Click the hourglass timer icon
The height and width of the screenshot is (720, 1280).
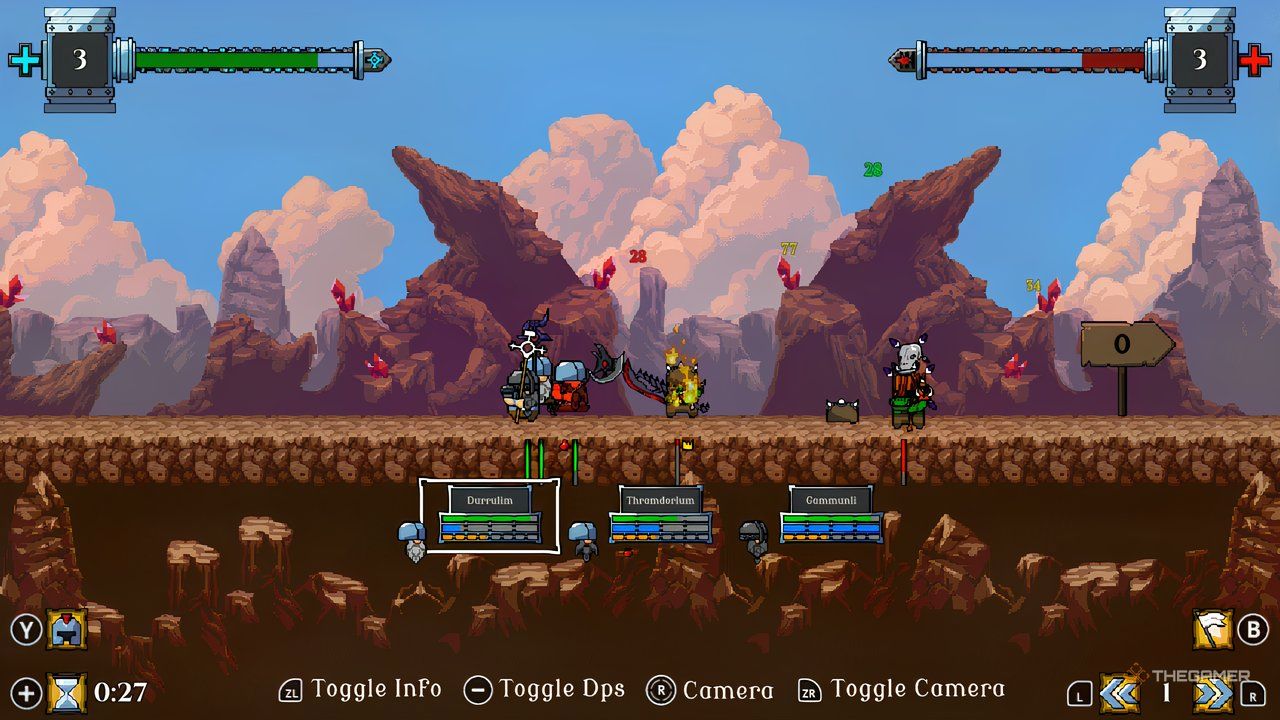click(x=67, y=691)
